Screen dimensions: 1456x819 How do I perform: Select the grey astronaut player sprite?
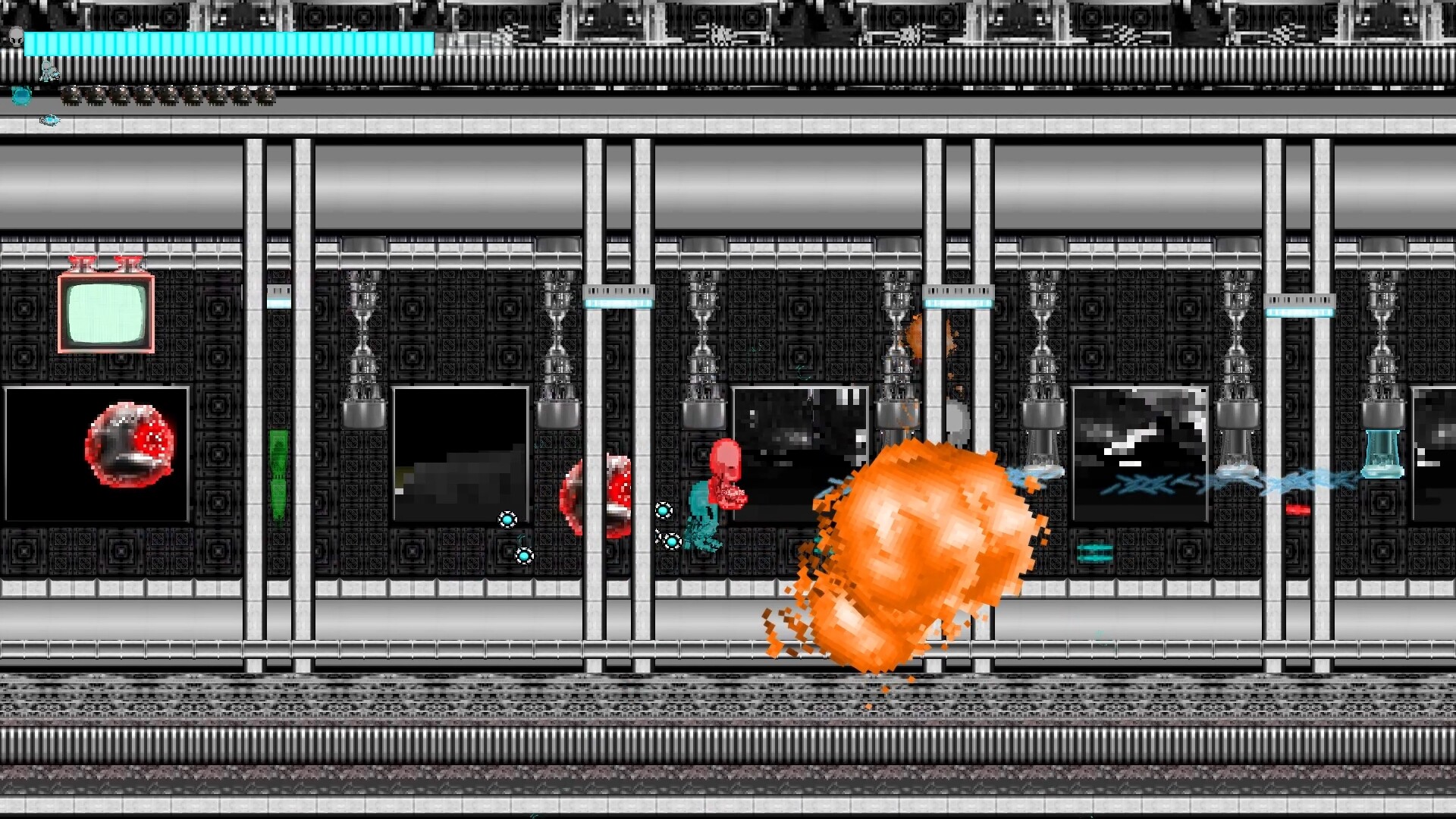point(48,74)
